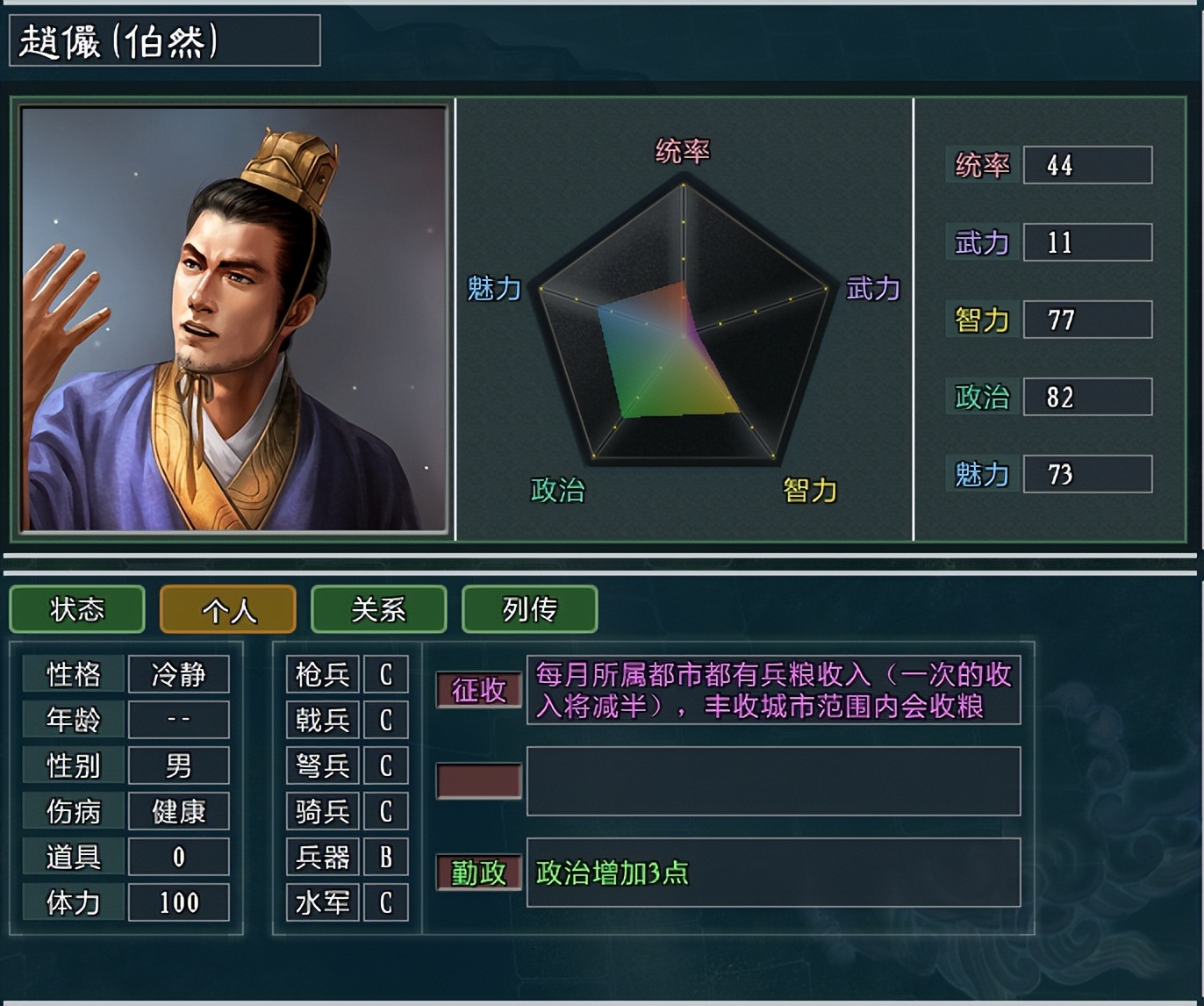Image resolution: width=1204 pixels, height=1006 pixels.
Task: Select the 性格 value 冷静
Action: pyautogui.click(x=178, y=674)
